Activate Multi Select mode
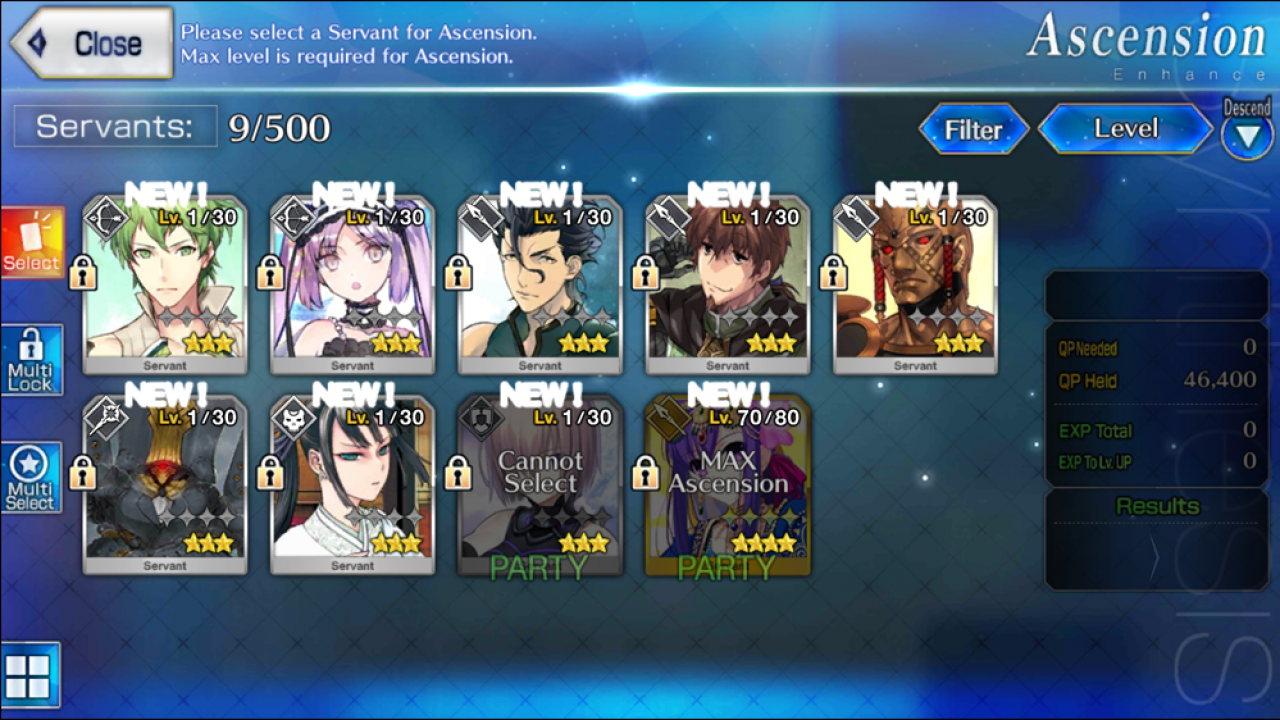The height and width of the screenshot is (720, 1280). pyautogui.click(x=31, y=476)
